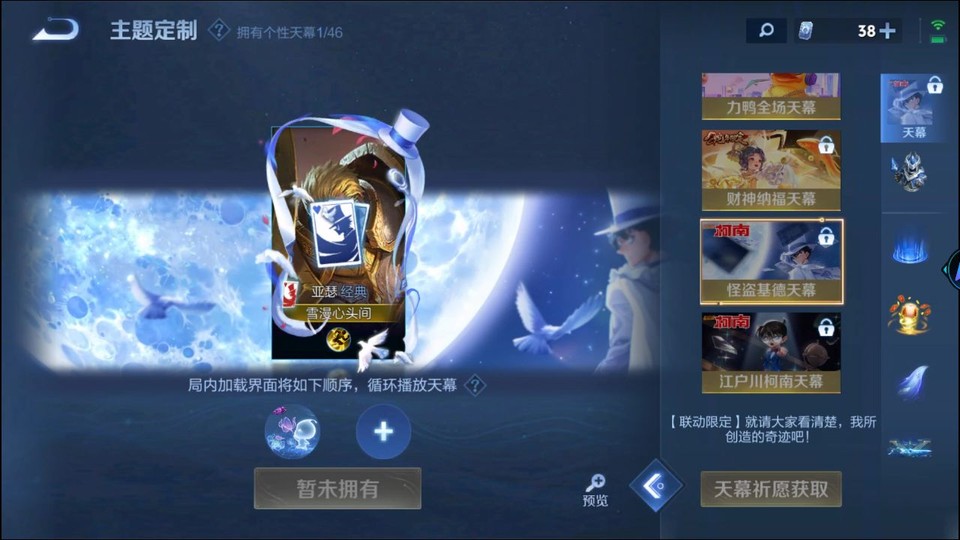Open the help icon beside the loop-order text

coord(476,385)
